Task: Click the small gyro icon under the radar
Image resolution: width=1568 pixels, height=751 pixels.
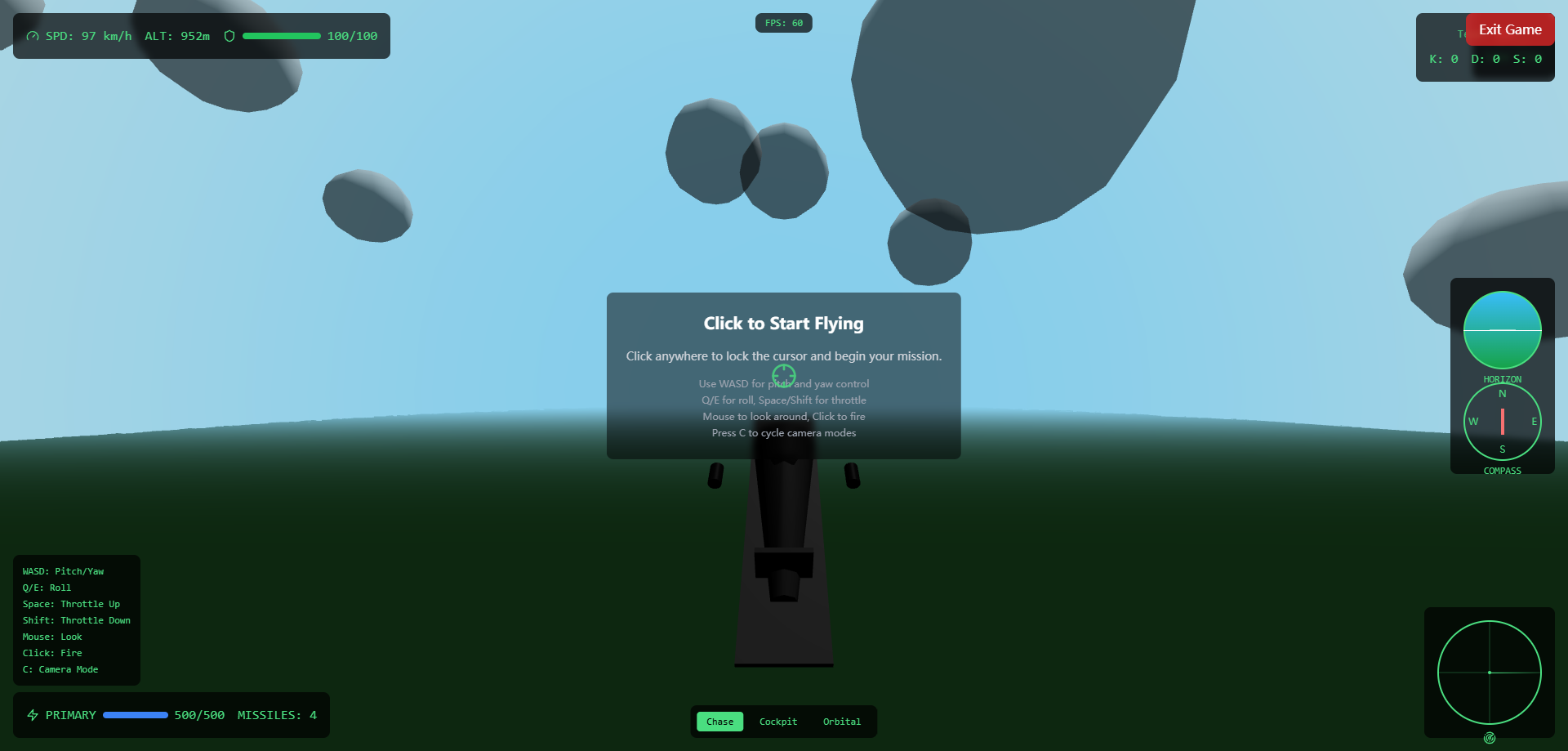Action: pos(1490,737)
